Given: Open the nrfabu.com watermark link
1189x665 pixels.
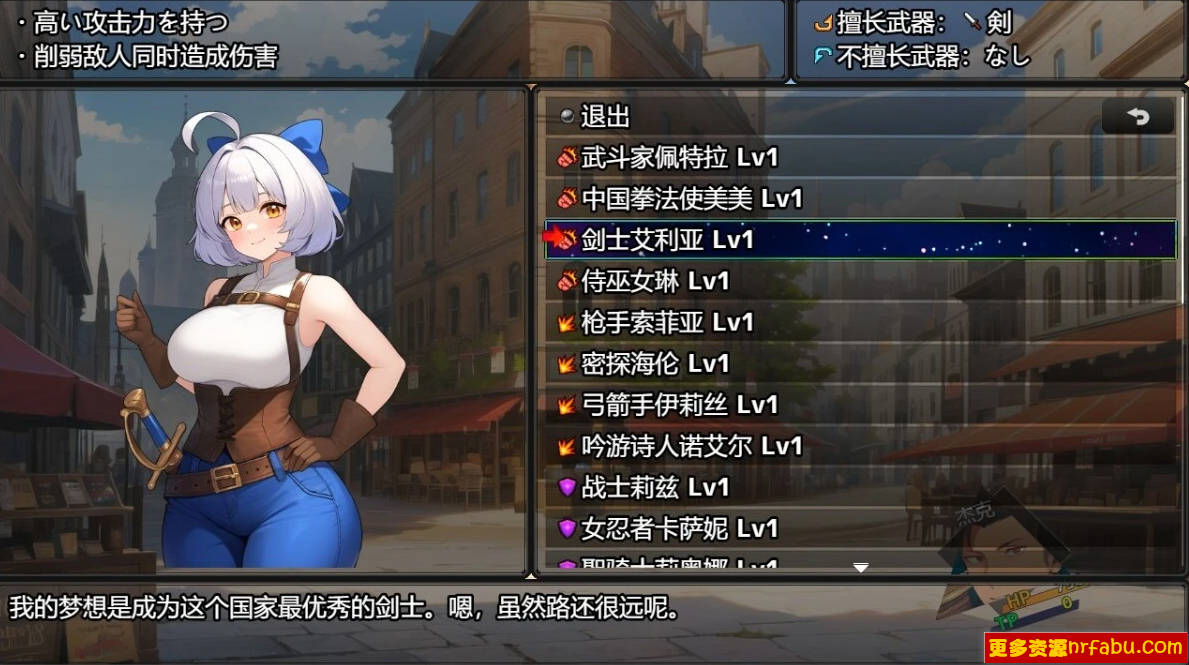Looking at the screenshot, I should pos(1086,648).
